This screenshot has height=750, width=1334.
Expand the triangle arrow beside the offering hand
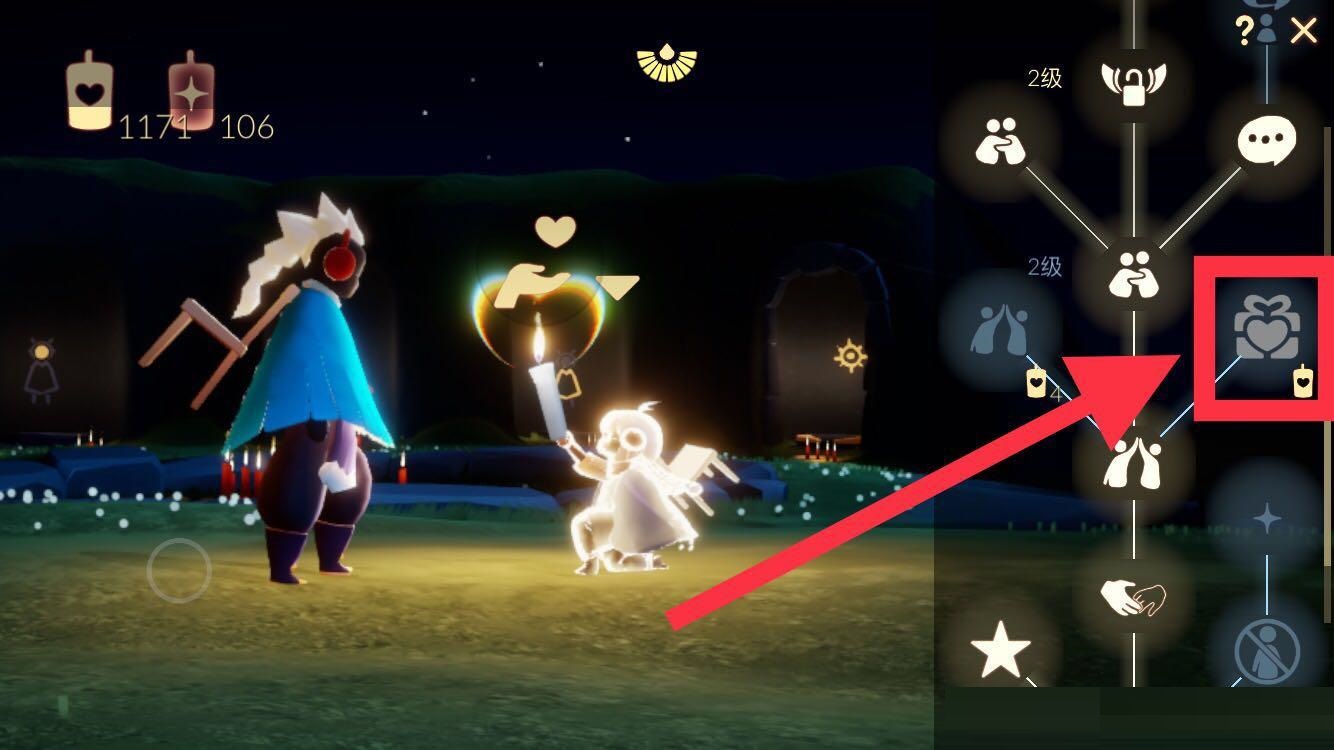(x=618, y=288)
